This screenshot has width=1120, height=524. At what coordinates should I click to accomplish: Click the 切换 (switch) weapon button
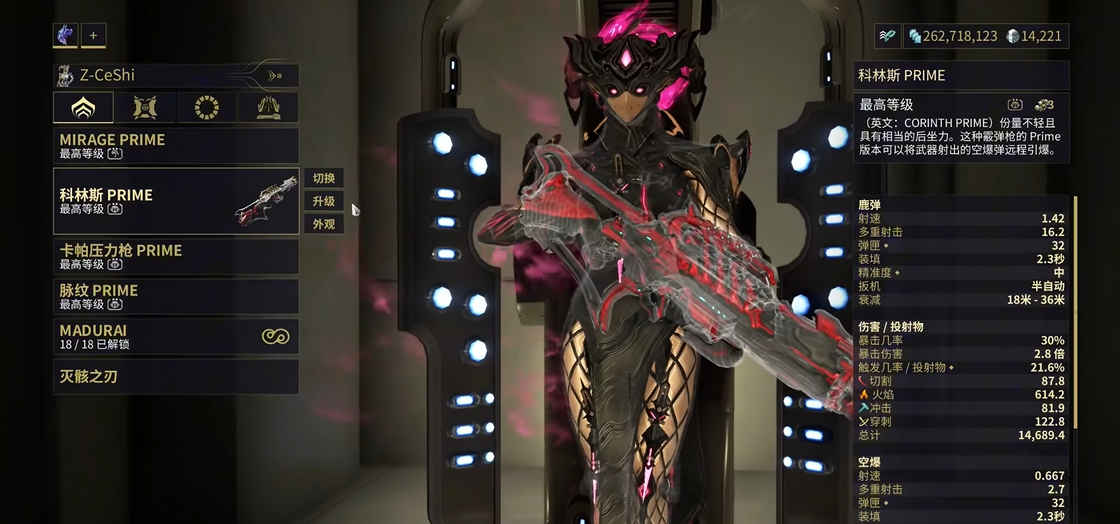pyautogui.click(x=324, y=178)
